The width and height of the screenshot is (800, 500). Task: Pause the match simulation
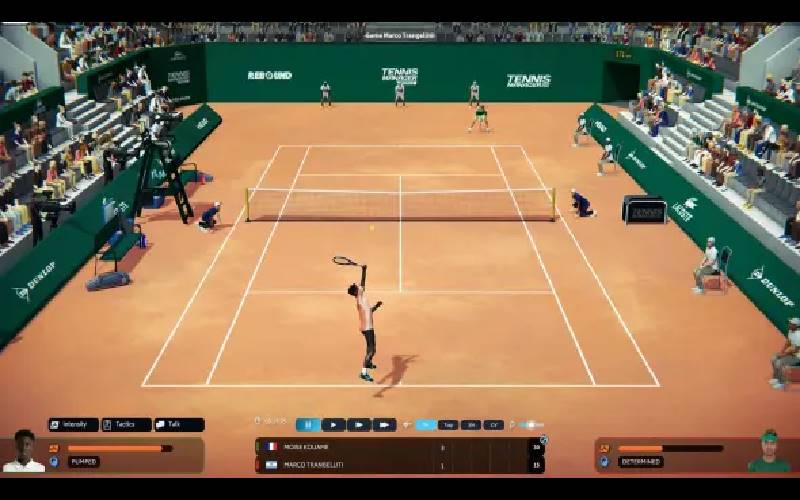tap(308, 425)
